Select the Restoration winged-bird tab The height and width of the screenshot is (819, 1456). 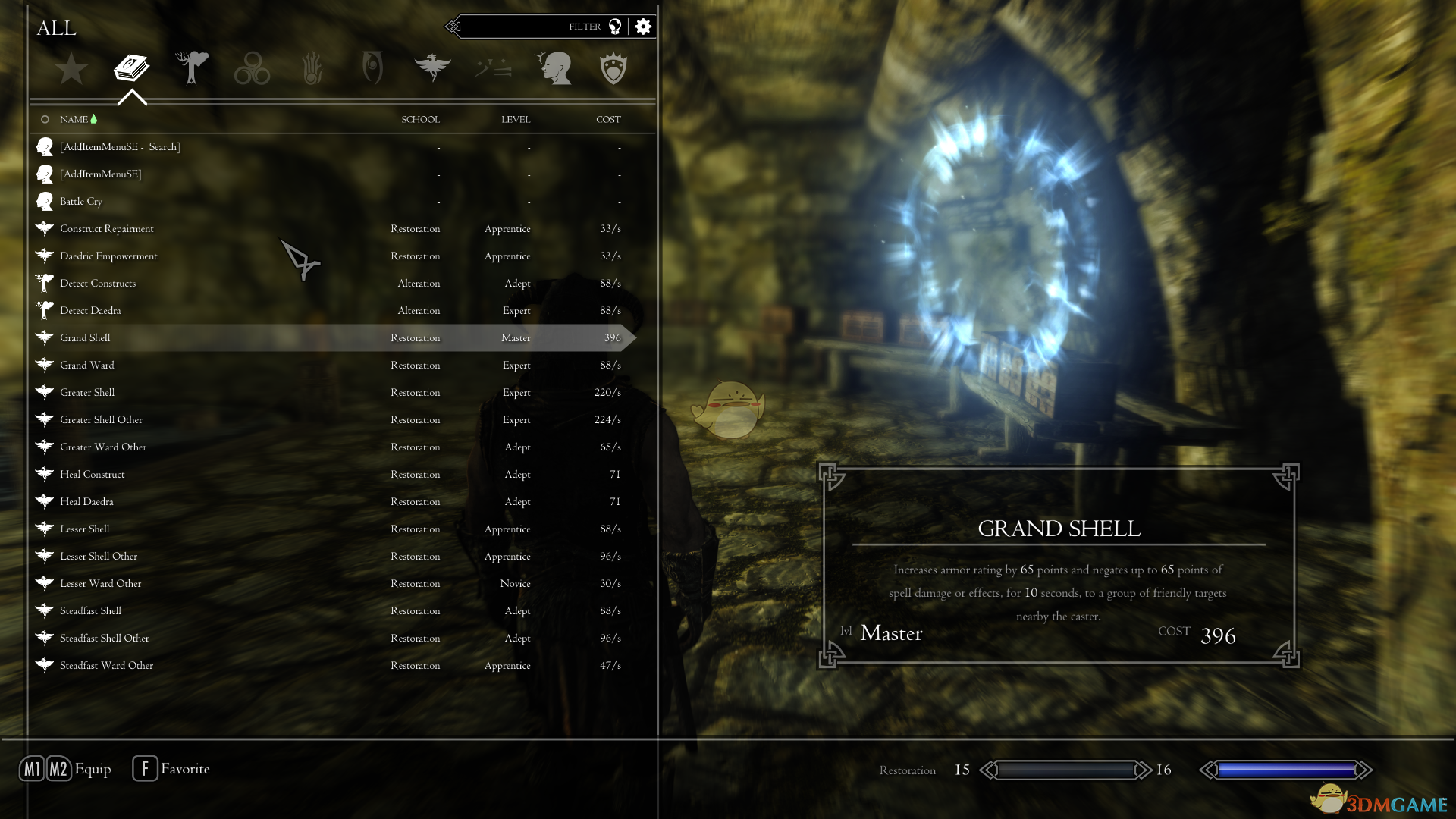tap(432, 68)
